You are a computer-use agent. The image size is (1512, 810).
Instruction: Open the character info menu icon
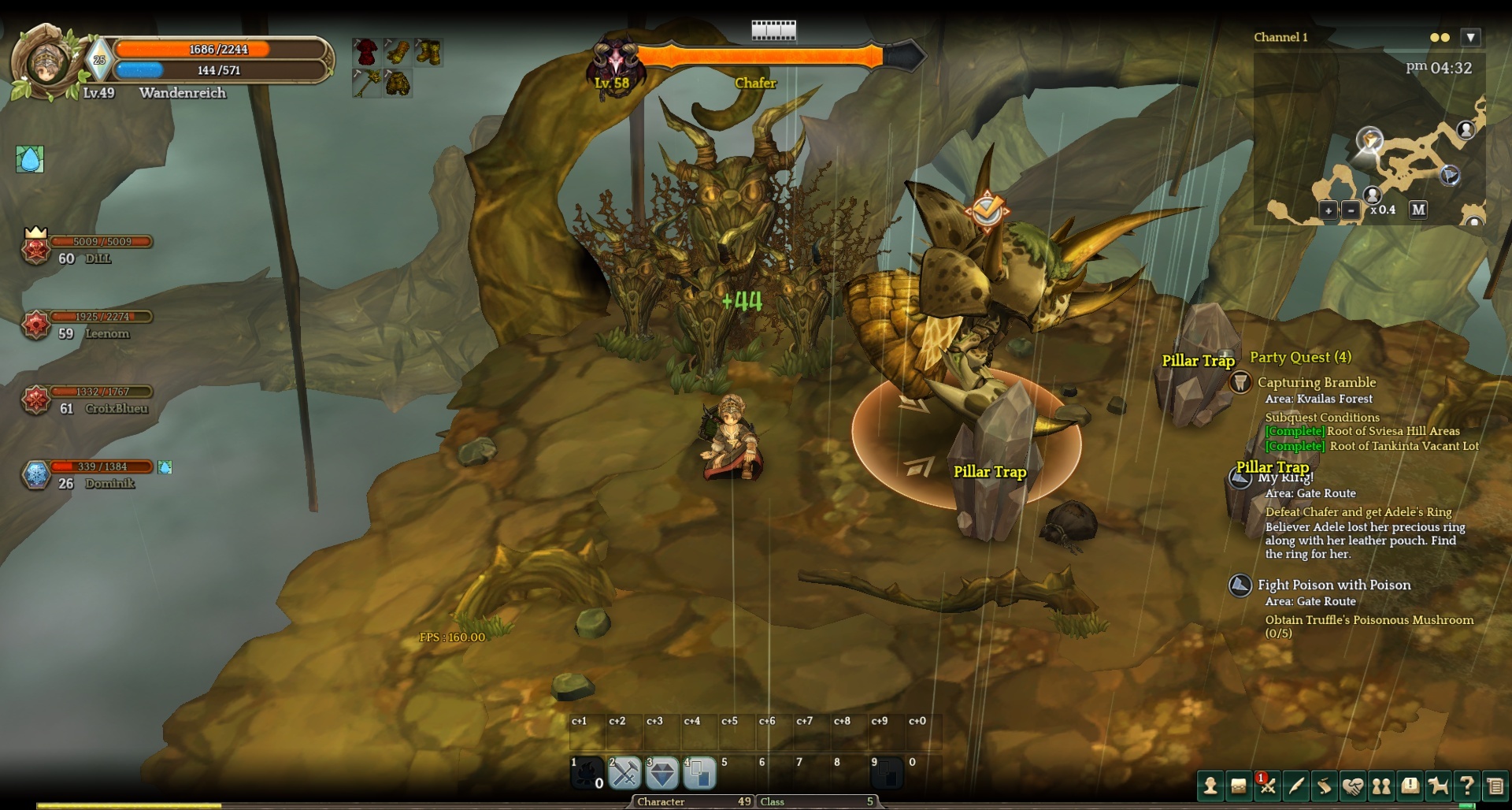point(1210,786)
